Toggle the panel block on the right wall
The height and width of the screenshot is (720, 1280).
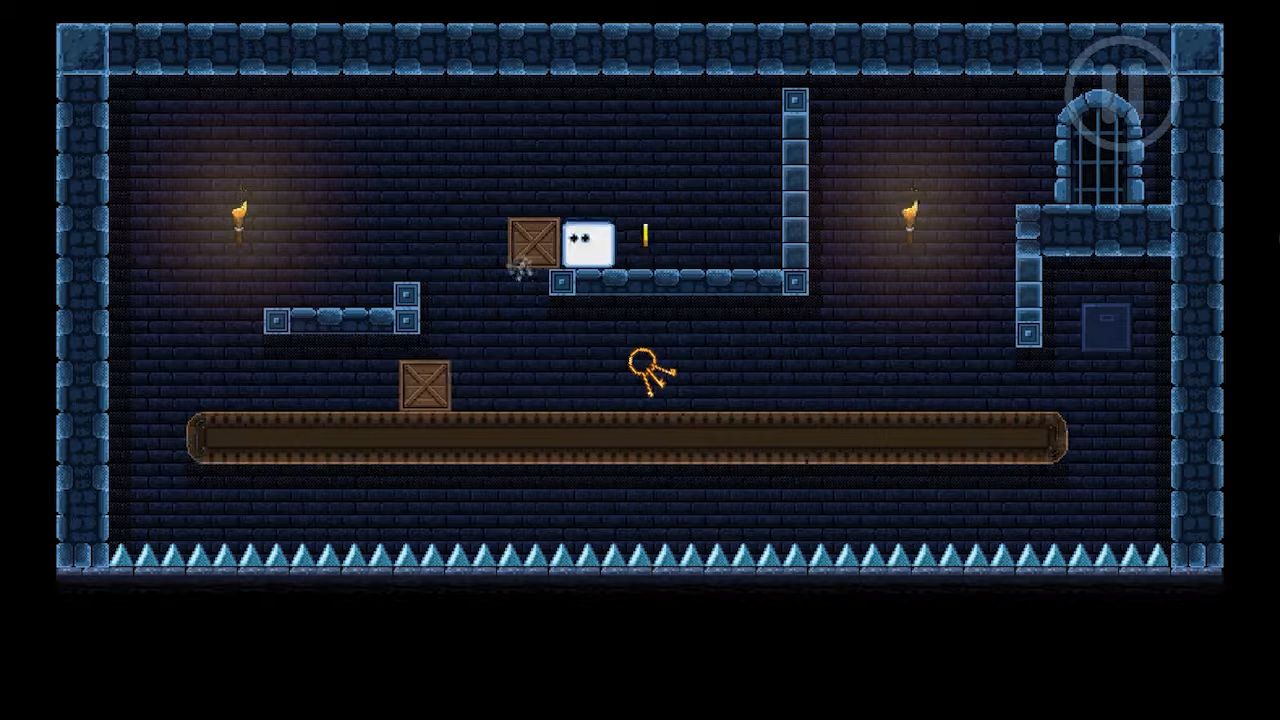pyautogui.click(x=1028, y=333)
